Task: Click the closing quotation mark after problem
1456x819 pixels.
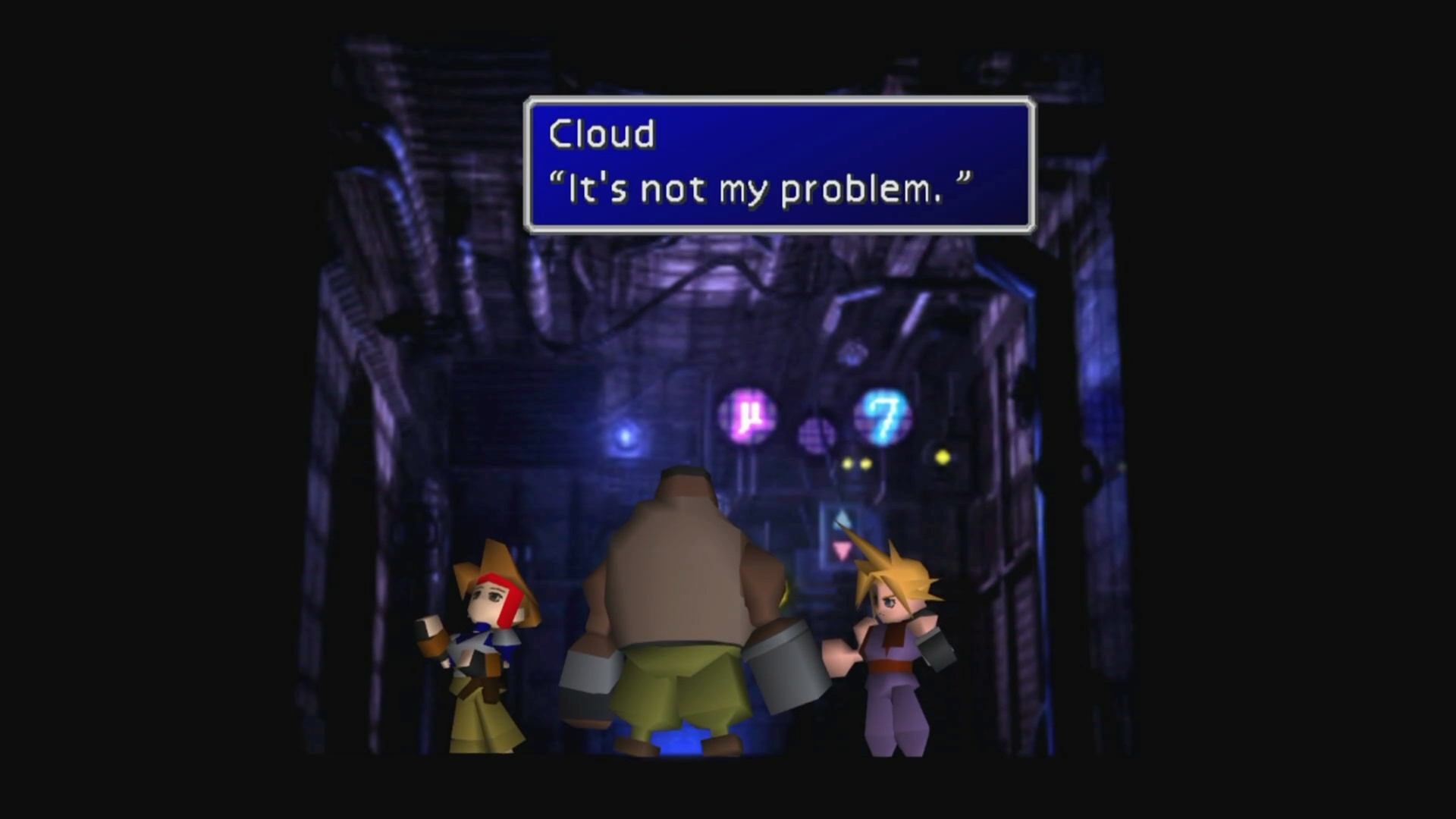Action: pyautogui.click(x=963, y=180)
